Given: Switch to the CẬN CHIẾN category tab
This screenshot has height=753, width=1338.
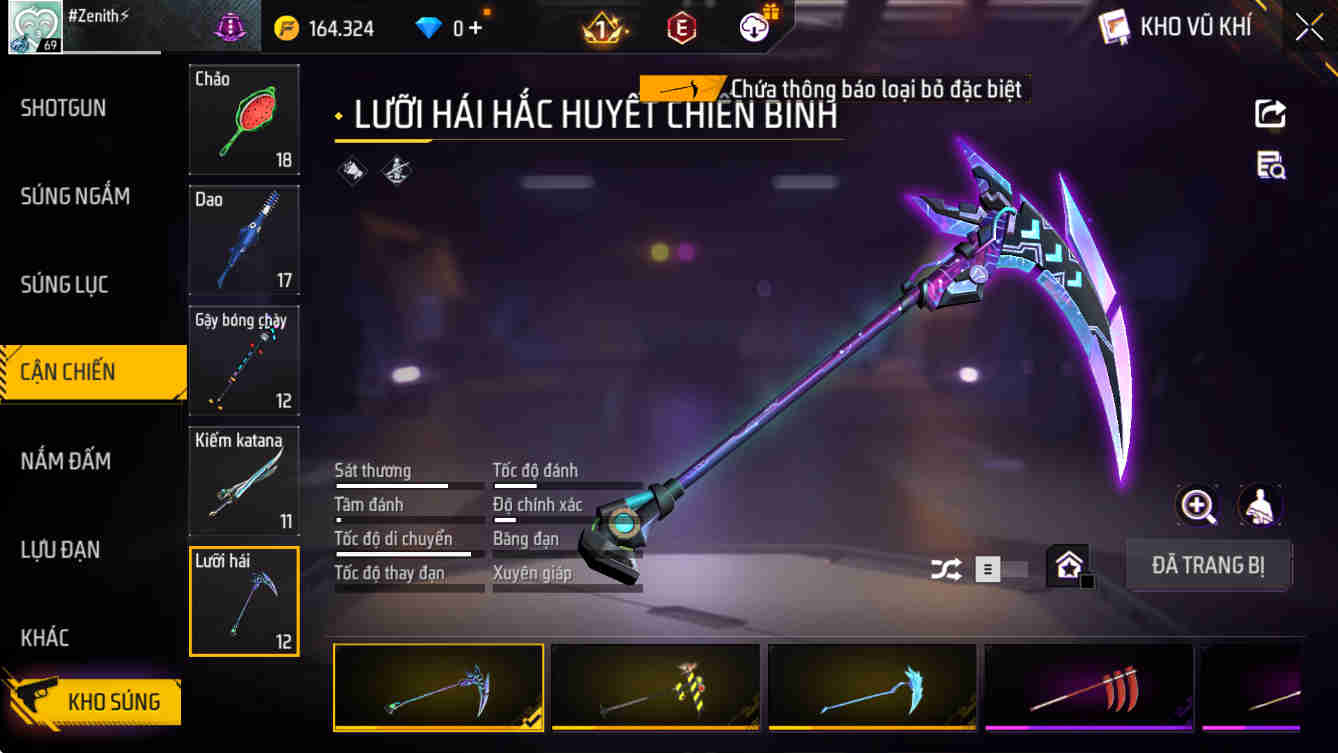Looking at the screenshot, I should tap(90, 371).
